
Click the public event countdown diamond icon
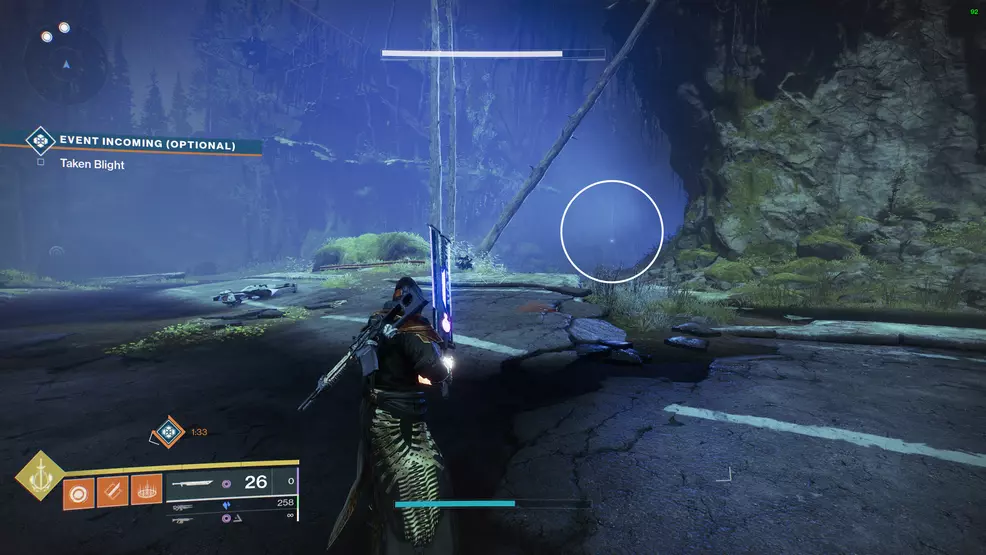click(x=167, y=433)
